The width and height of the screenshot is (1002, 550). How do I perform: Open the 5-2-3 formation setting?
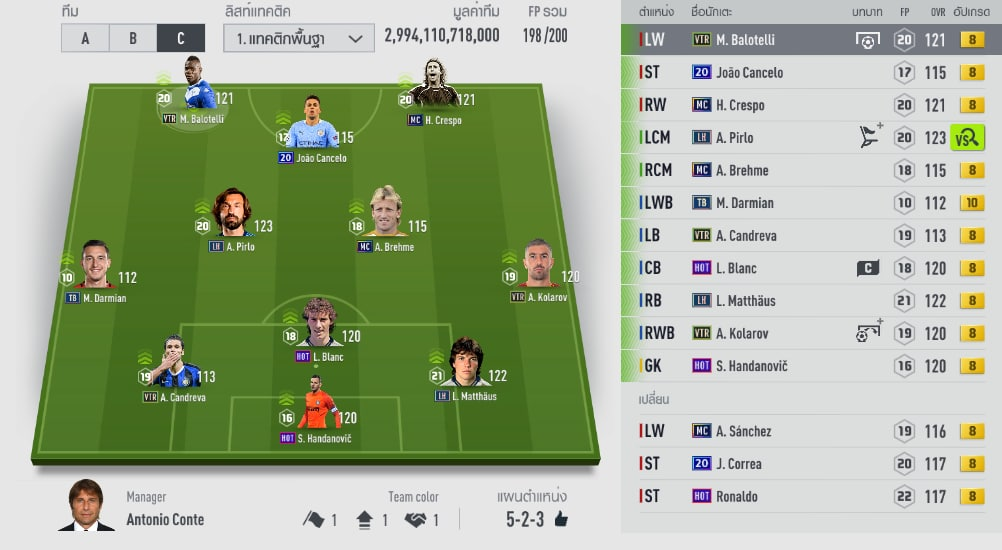(x=532, y=519)
